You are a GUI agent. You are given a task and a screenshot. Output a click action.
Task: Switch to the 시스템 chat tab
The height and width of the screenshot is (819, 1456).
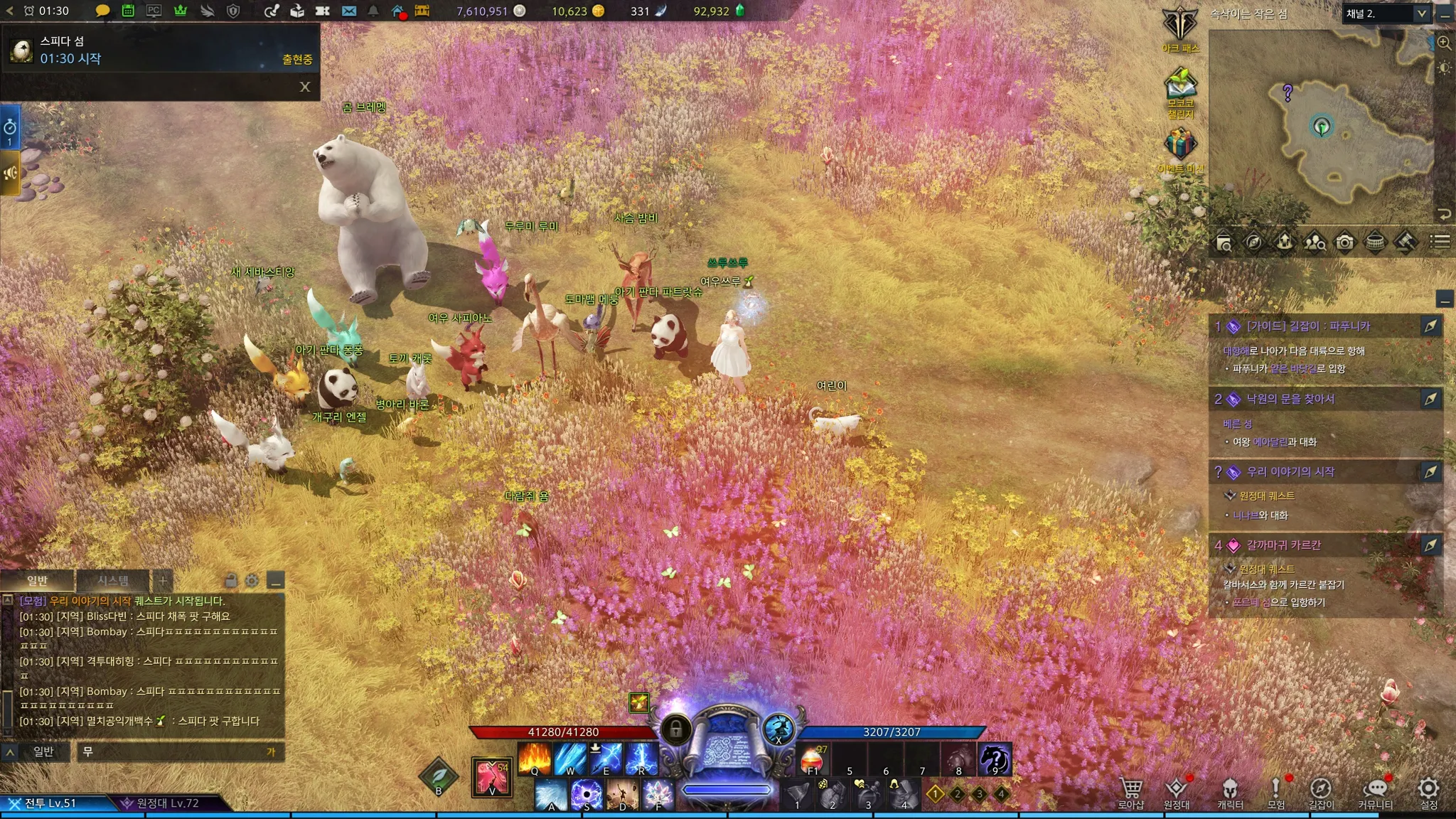[x=113, y=581]
